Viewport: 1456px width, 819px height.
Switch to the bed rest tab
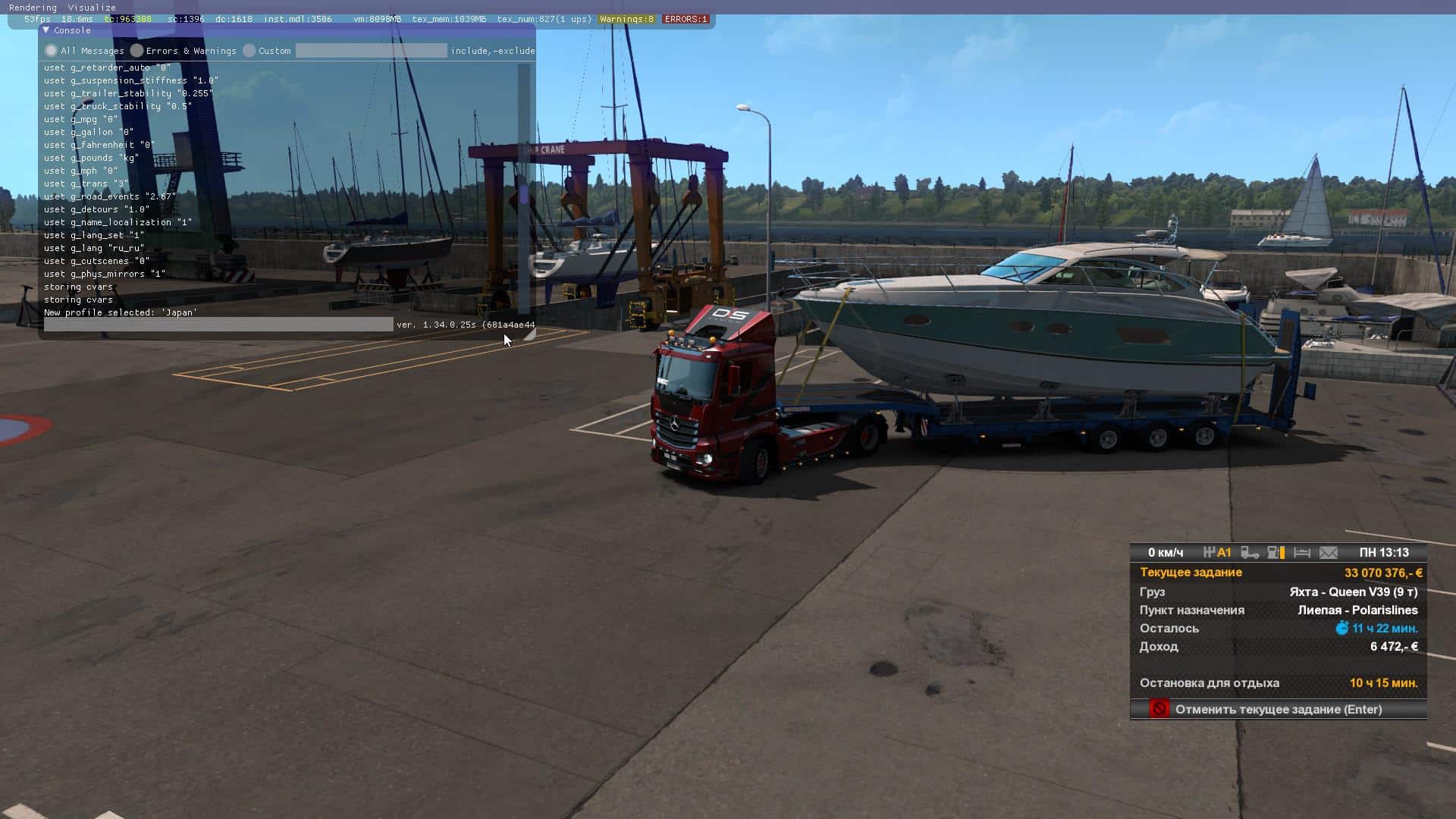(1302, 553)
